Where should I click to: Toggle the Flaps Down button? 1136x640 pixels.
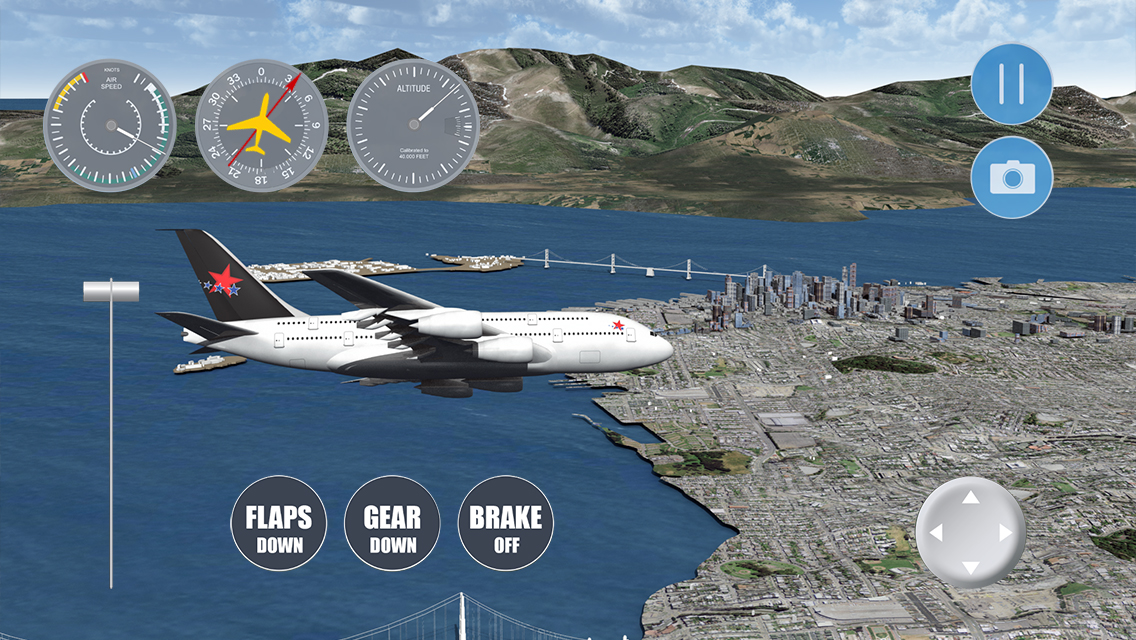(x=279, y=529)
